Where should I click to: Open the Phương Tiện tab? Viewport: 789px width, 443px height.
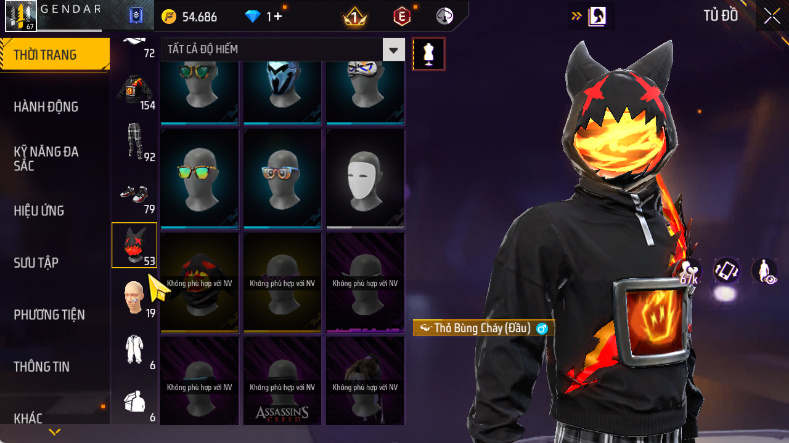[x=49, y=315]
